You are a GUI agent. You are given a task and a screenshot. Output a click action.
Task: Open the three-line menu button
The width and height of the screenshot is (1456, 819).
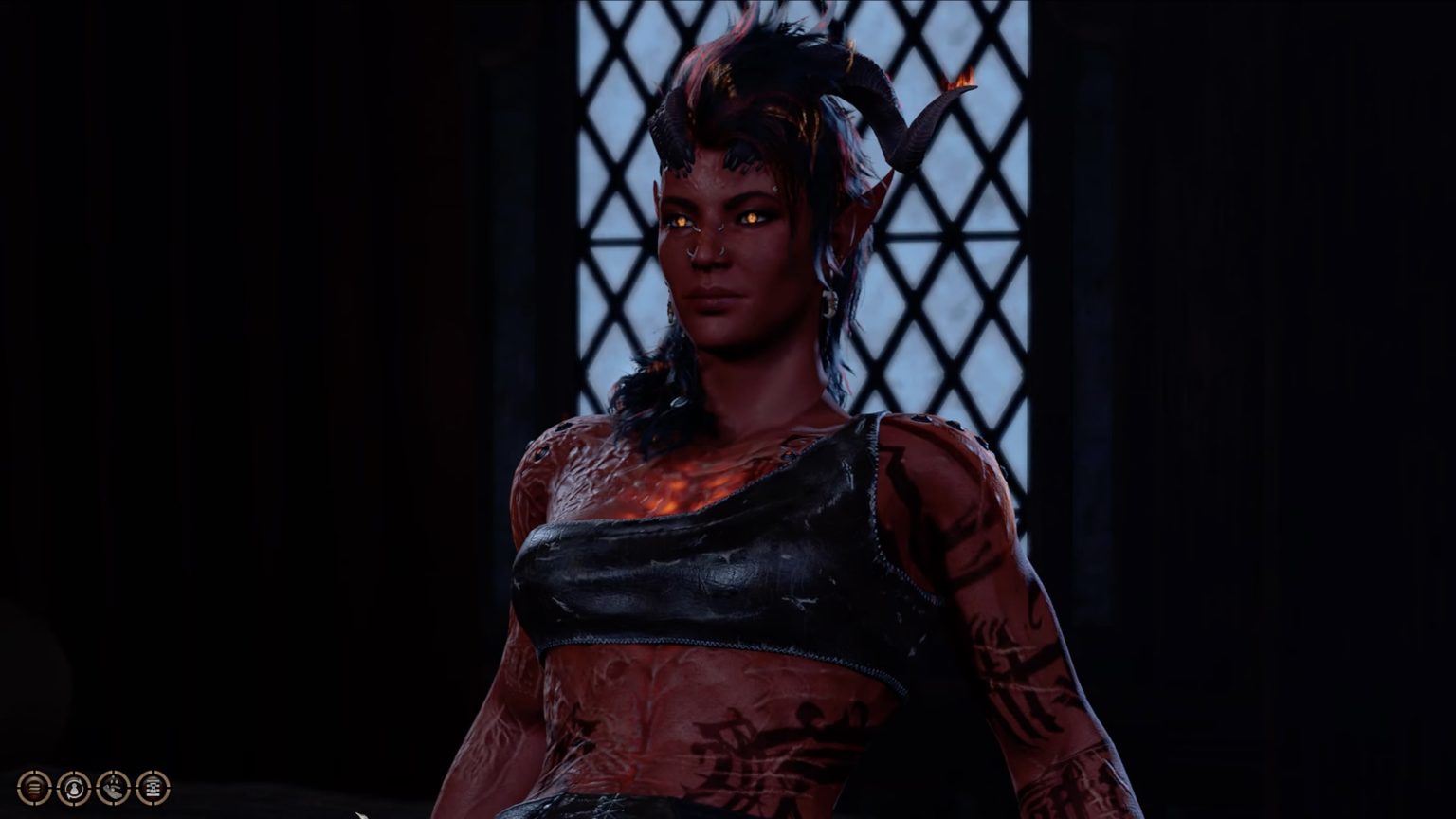pyautogui.click(x=34, y=787)
